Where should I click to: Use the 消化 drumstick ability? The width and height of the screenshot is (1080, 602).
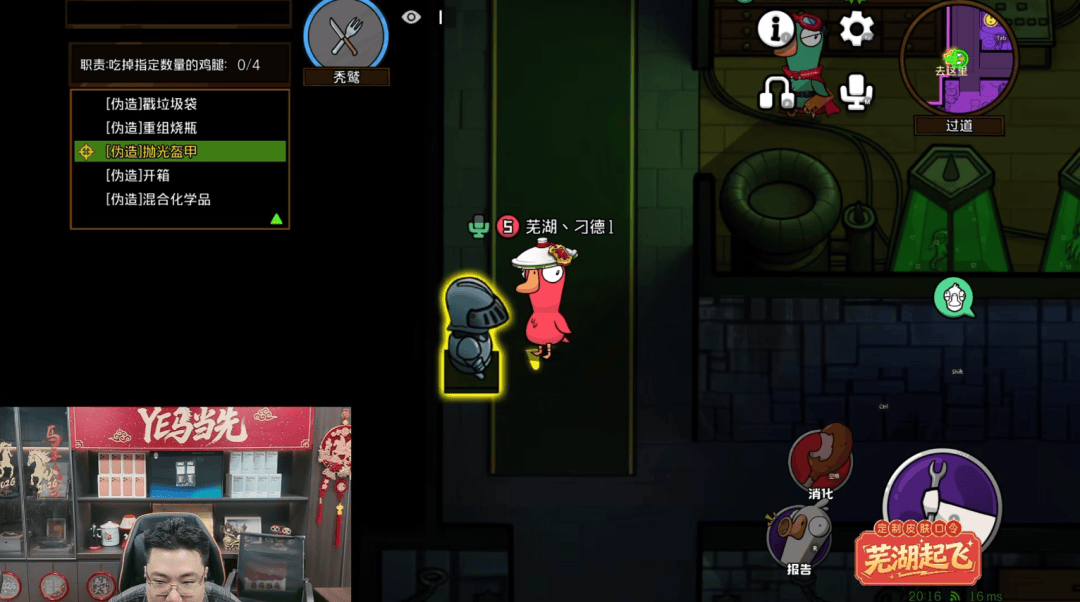[x=820, y=460]
